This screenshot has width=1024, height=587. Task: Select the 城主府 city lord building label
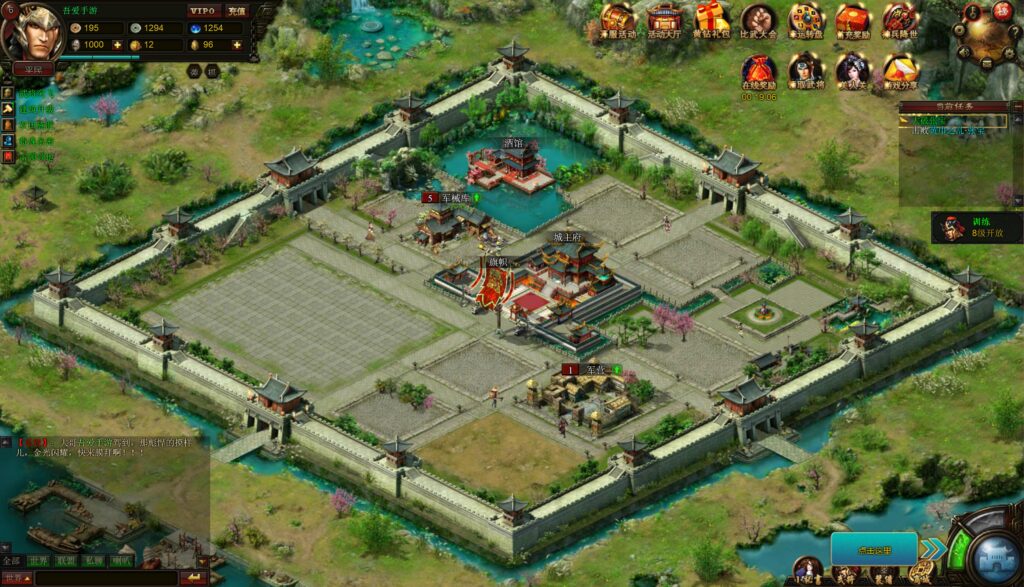567,237
